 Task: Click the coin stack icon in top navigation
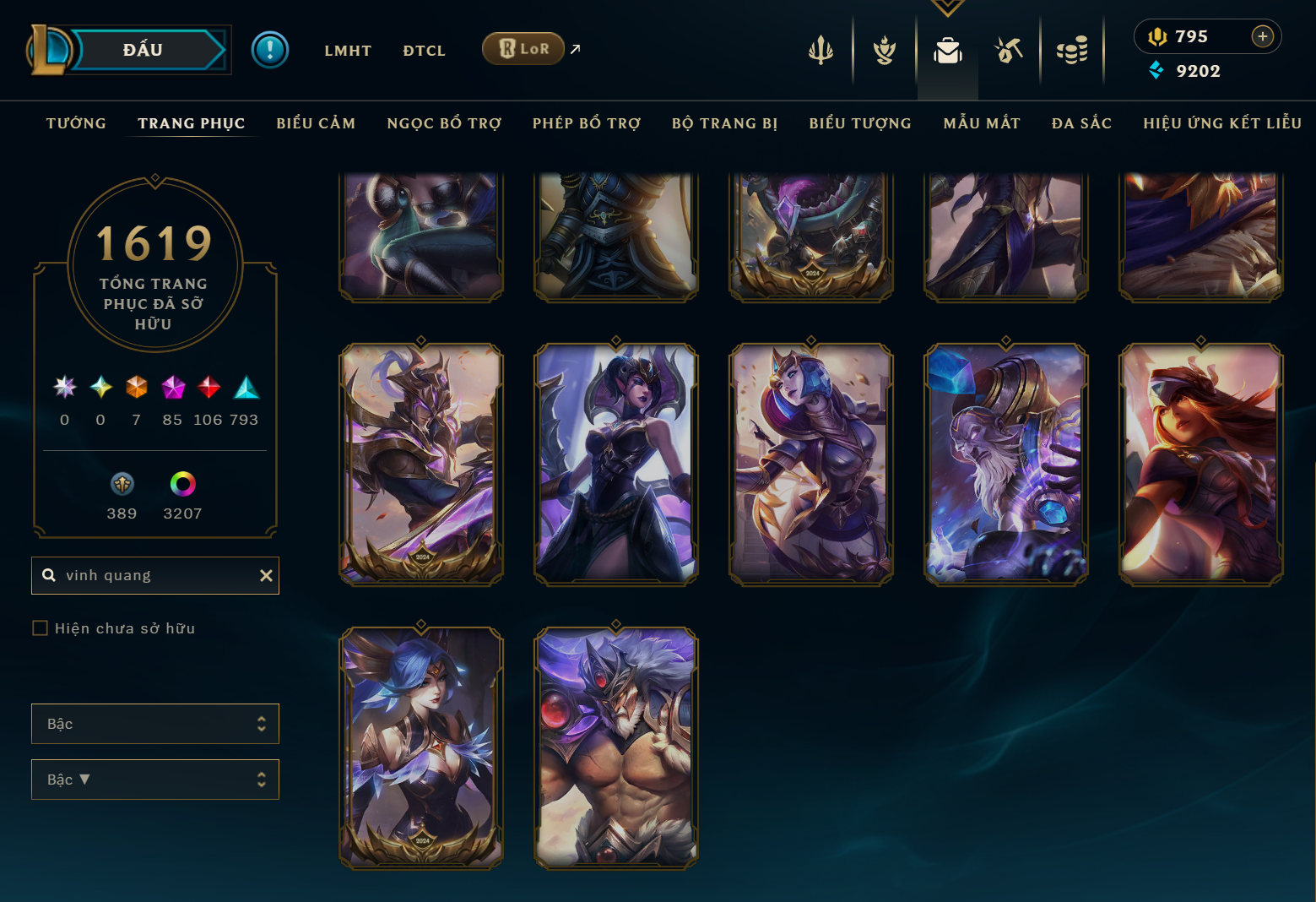(1072, 50)
